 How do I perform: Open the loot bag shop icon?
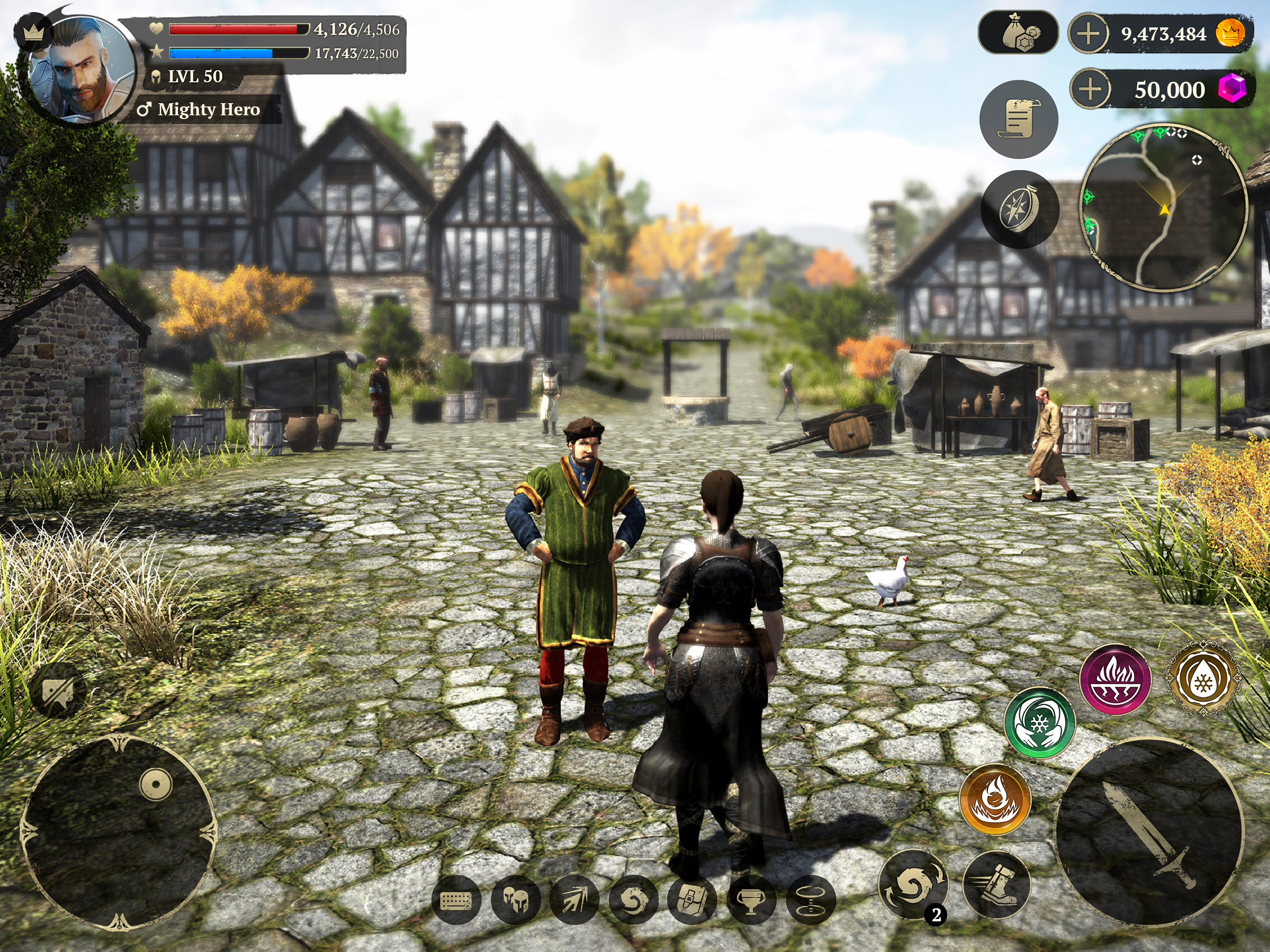[1018, 33]
